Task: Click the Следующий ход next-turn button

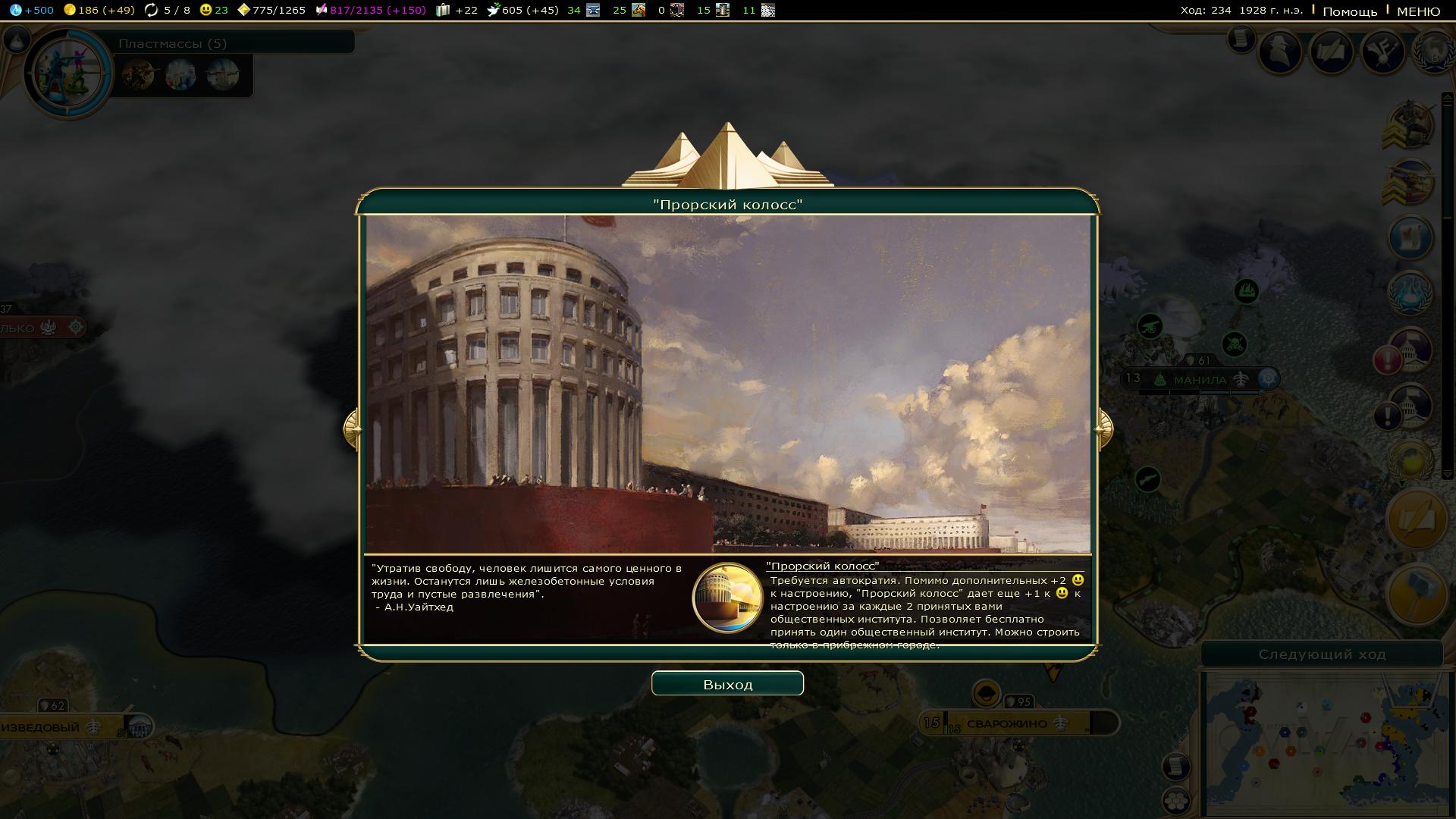Action: click(x=1322, y=654)
